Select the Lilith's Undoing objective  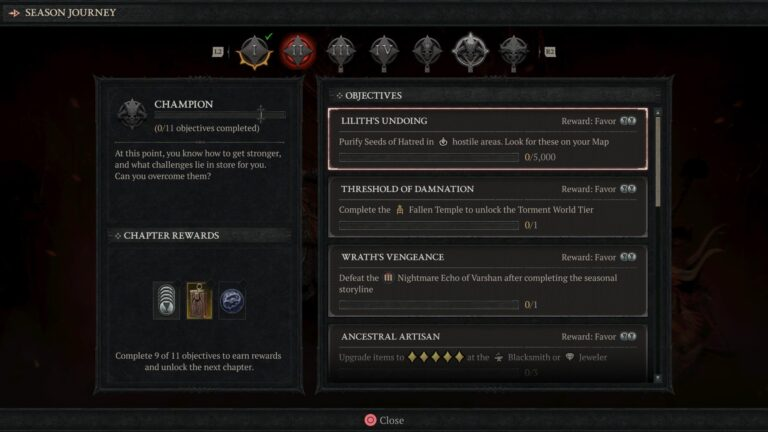pyautogui.click(x=488, y=140)
